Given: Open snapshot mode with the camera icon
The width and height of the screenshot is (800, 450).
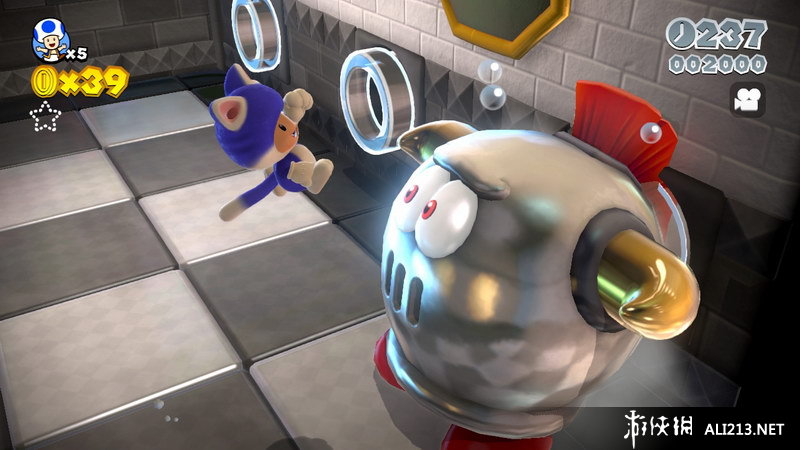Looking at the screenshot, I should [x=748, y=99].
